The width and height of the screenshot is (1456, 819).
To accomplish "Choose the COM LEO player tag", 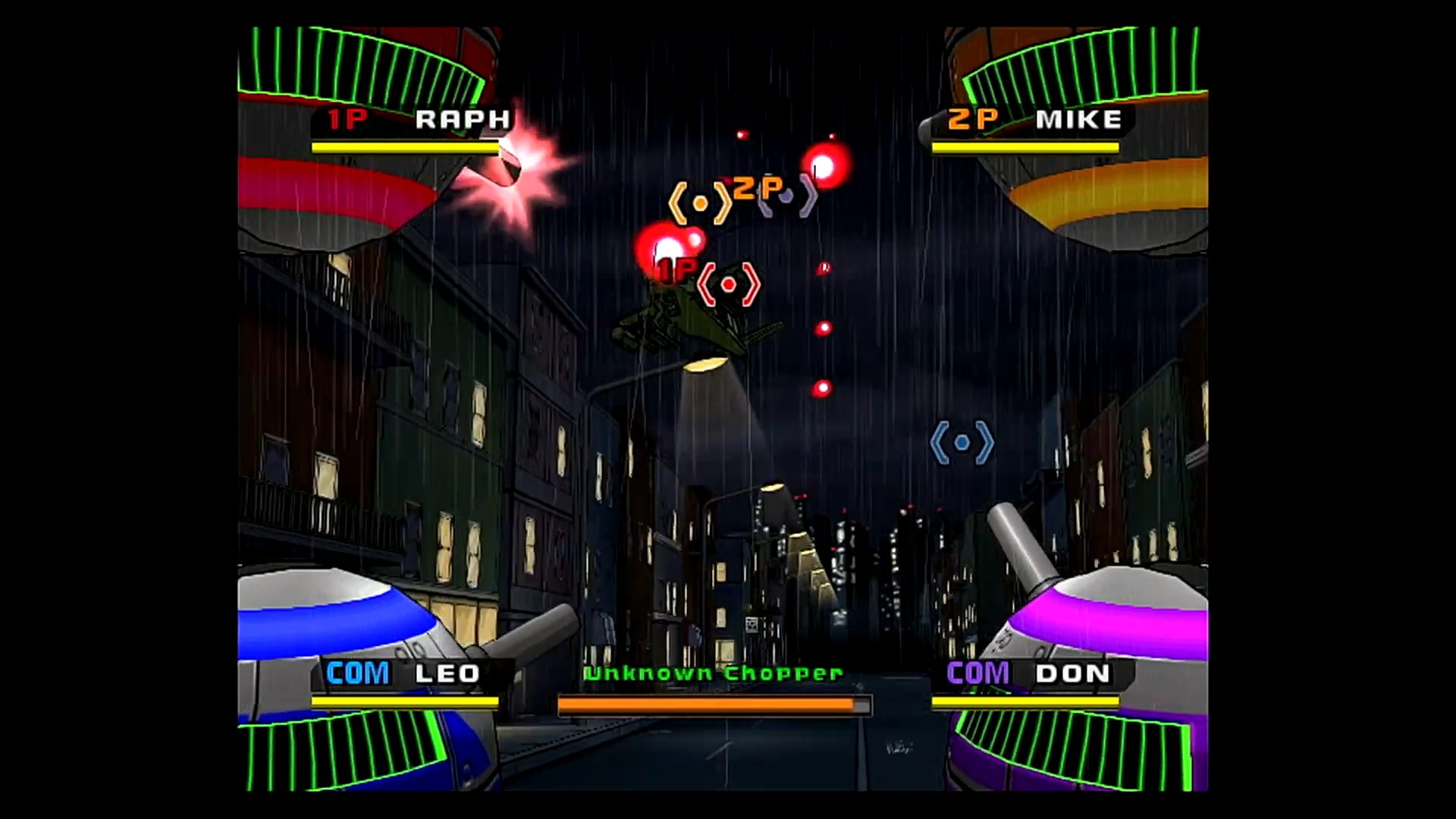I will pos(403,673).
